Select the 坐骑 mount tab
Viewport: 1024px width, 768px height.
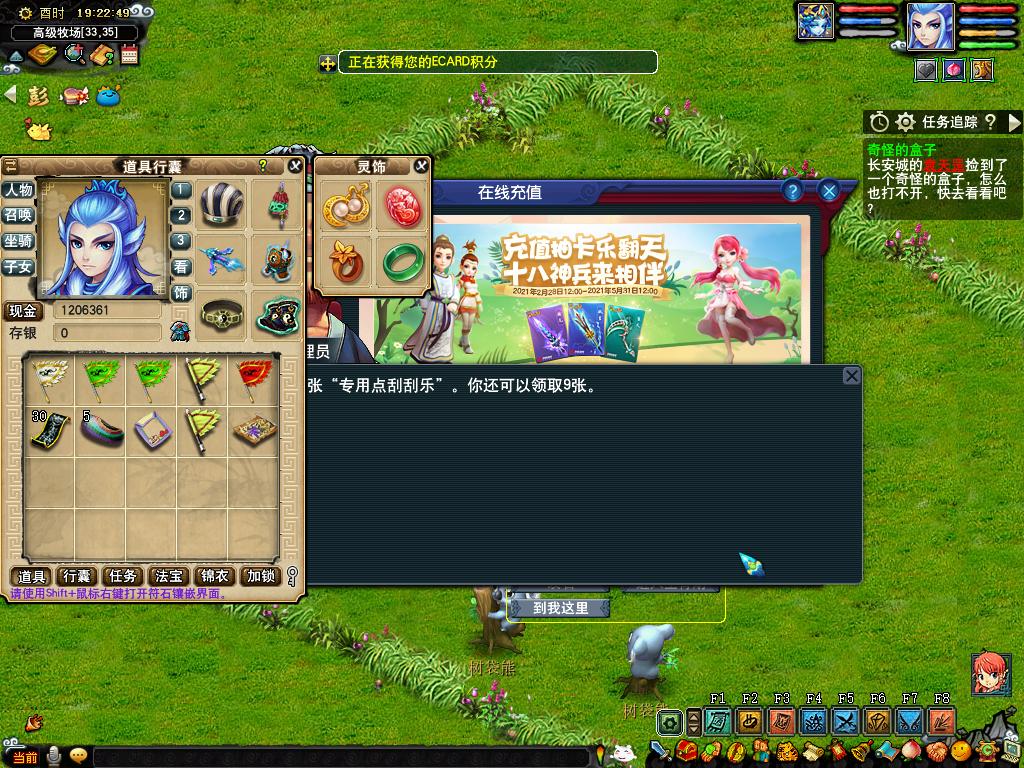pyautogui.click(x=18, y=241)
